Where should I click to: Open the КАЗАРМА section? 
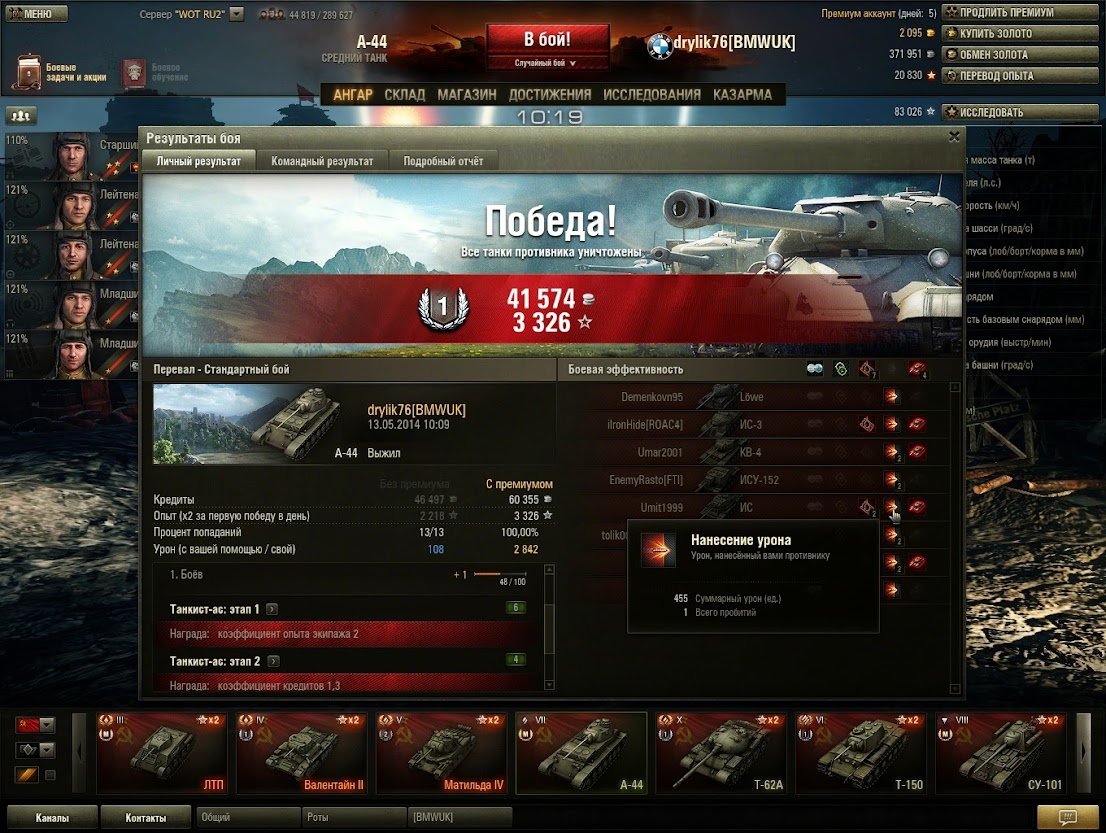coord(742,95)
